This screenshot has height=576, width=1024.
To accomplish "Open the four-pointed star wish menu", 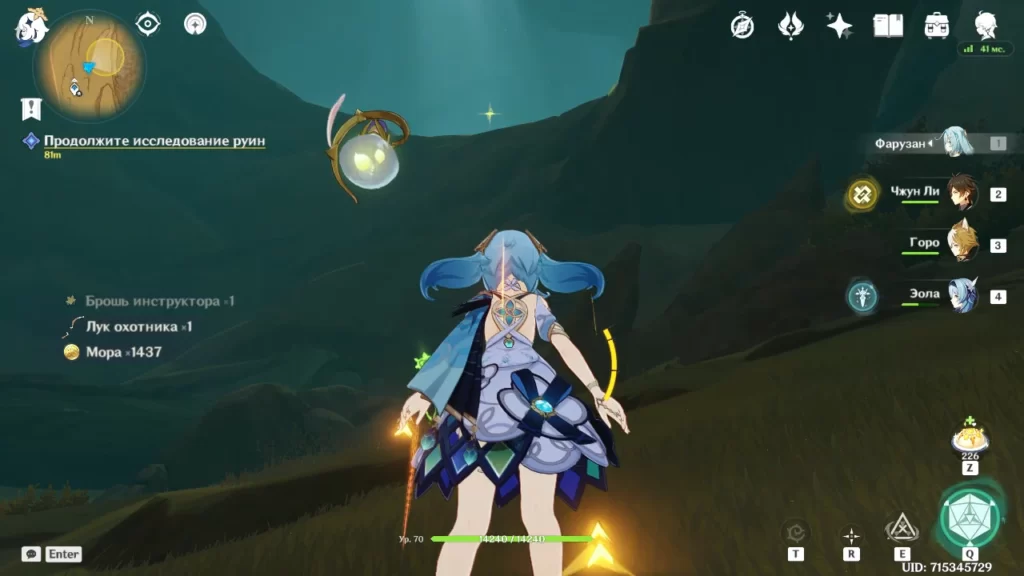I will [x=839, y=25].
